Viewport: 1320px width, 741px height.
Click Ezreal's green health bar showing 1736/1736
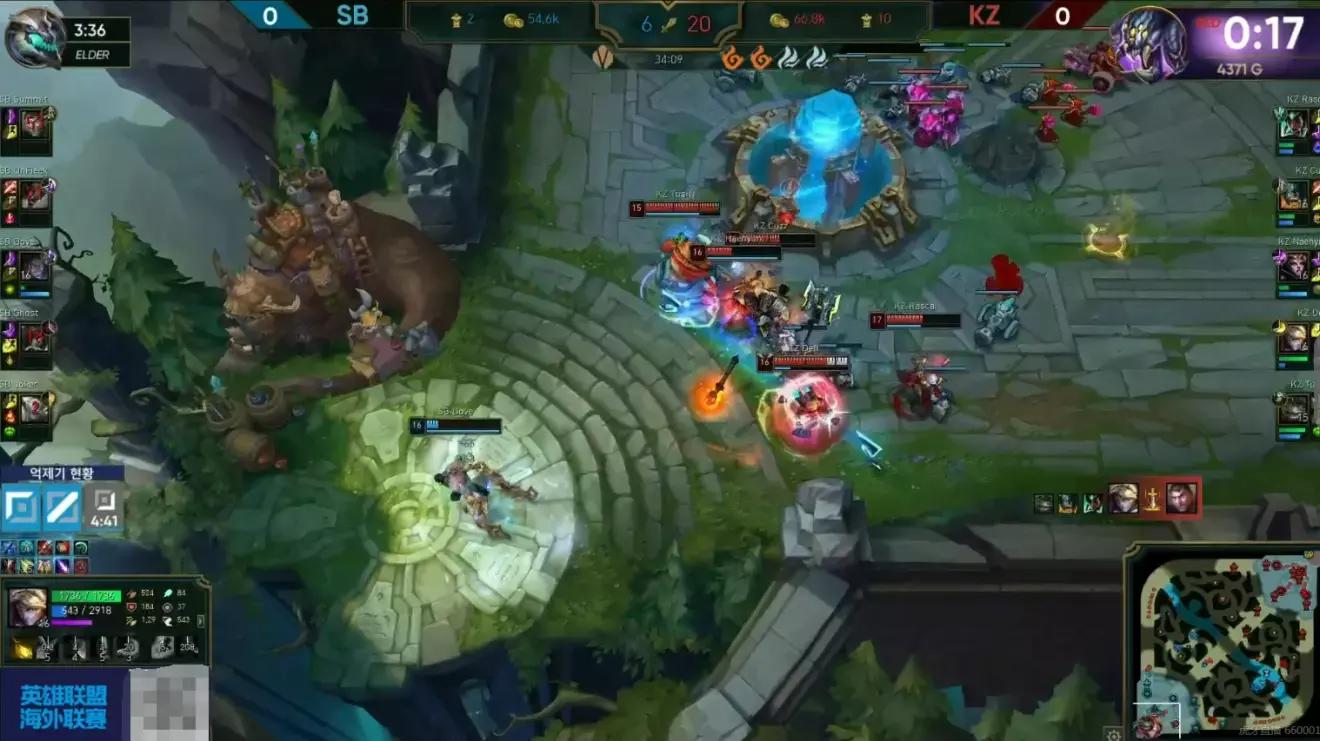[85, 594]
